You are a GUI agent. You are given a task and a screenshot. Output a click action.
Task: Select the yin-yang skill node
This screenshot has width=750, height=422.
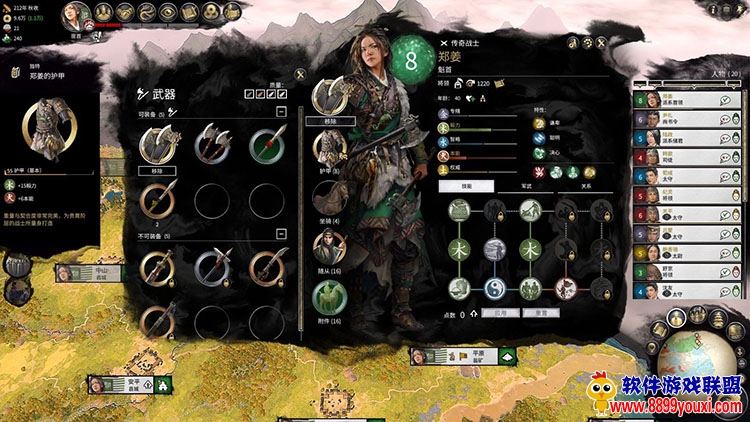click(x=496, y=287)
